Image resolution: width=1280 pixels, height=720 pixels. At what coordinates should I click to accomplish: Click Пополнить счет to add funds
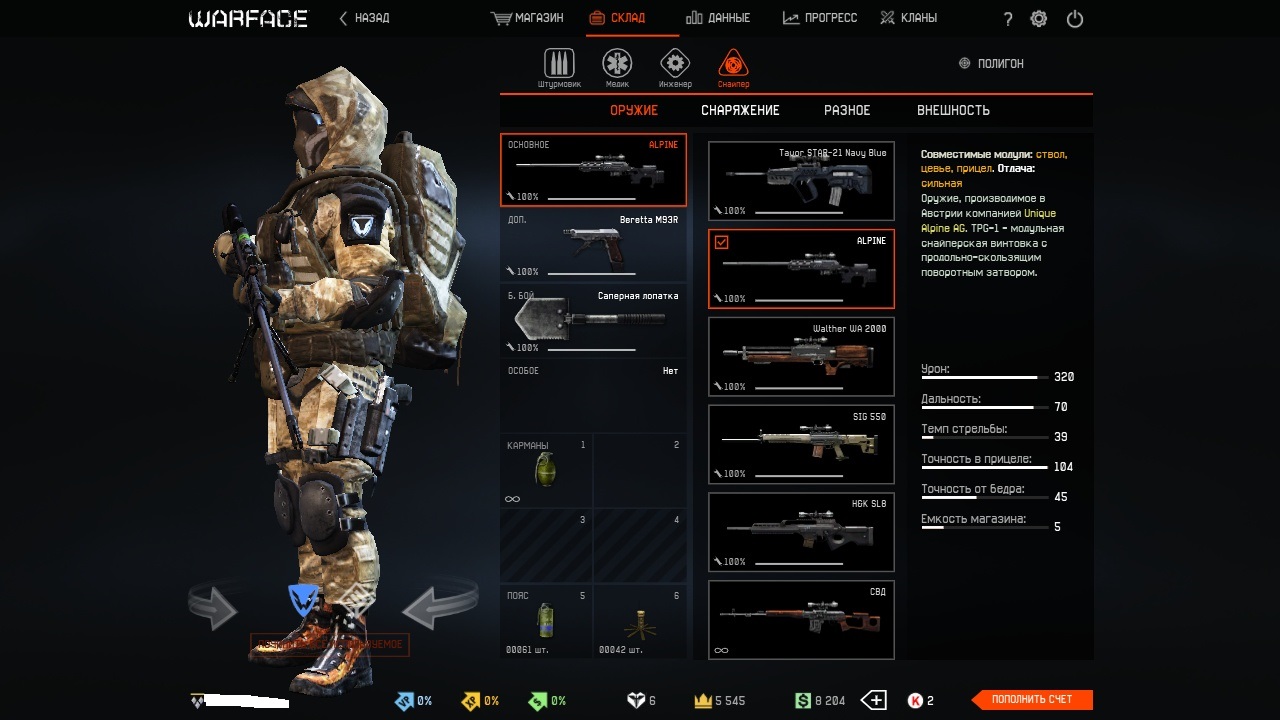coord(1032,700)
